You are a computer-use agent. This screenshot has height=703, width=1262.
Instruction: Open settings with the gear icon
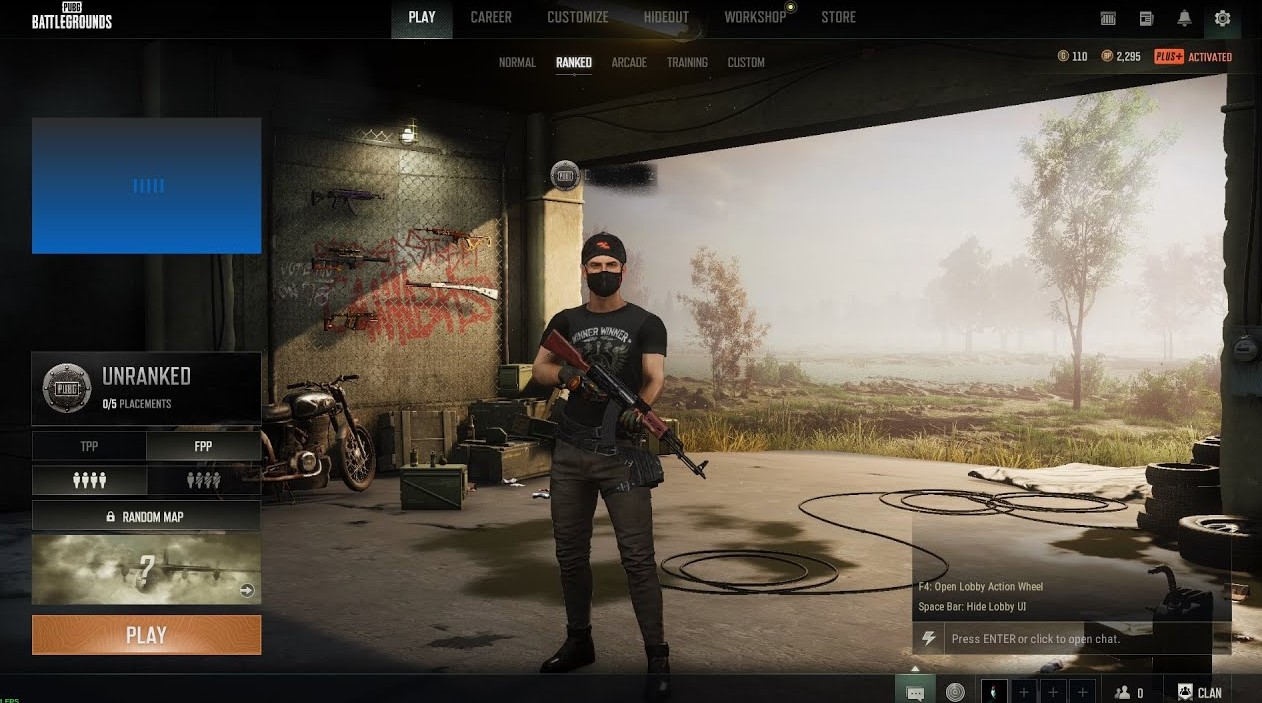[x=1222, y=18]
